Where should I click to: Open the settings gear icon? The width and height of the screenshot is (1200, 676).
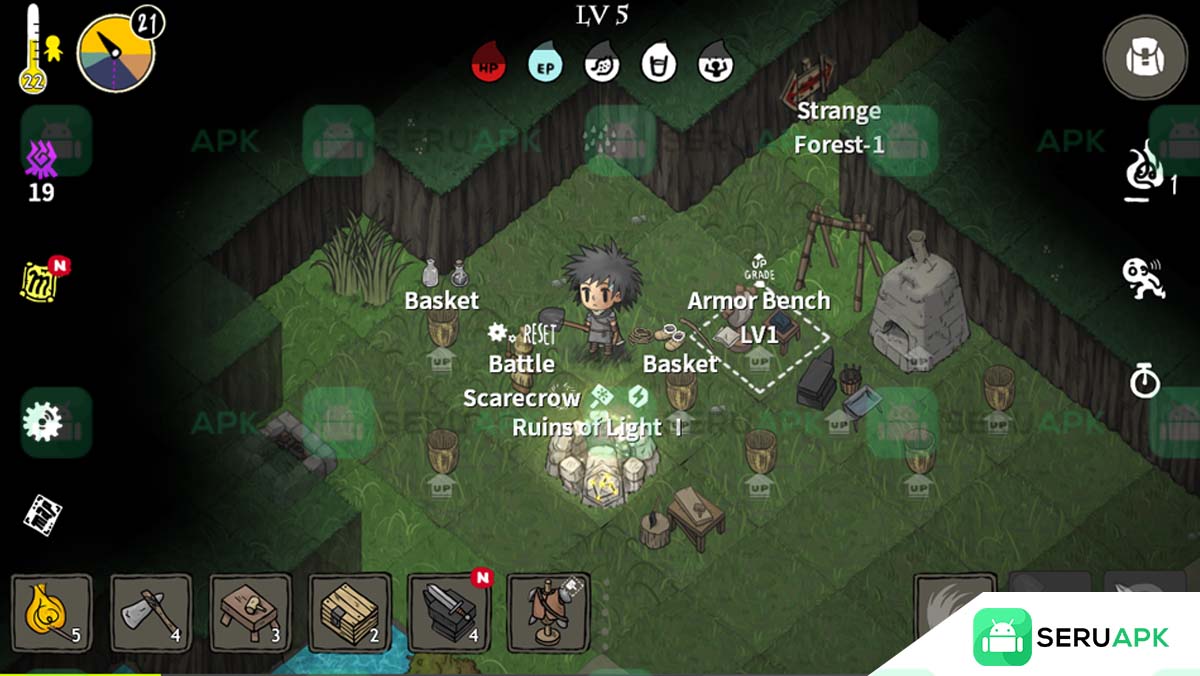coord(43,423)
